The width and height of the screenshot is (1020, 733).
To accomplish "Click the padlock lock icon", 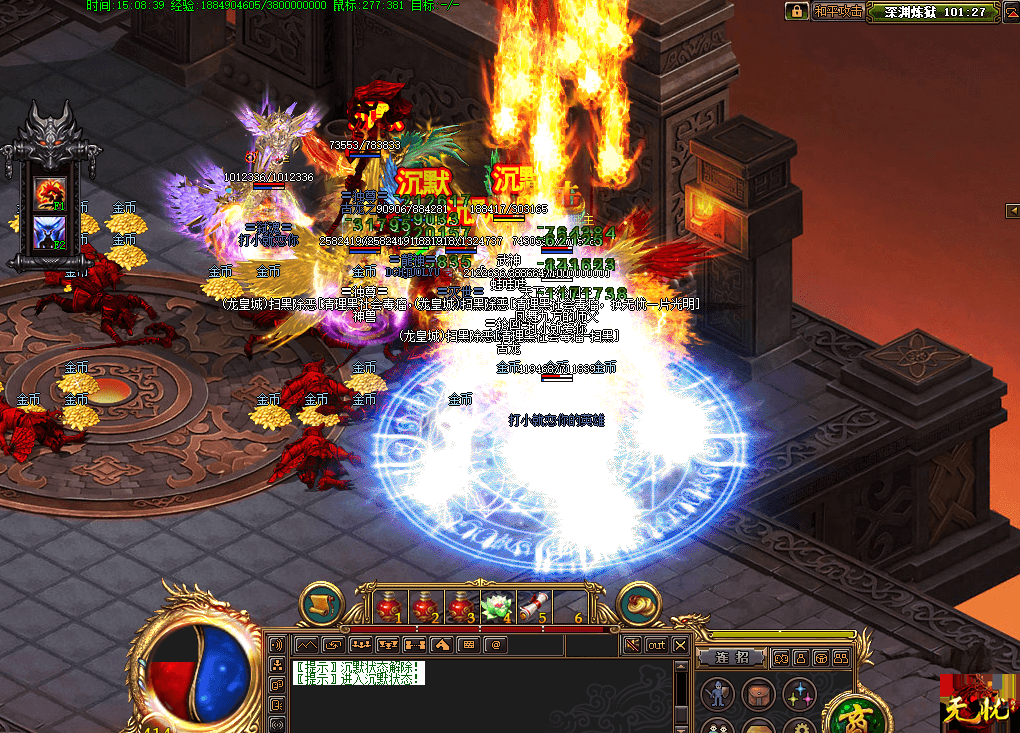I will click(797, 11).
